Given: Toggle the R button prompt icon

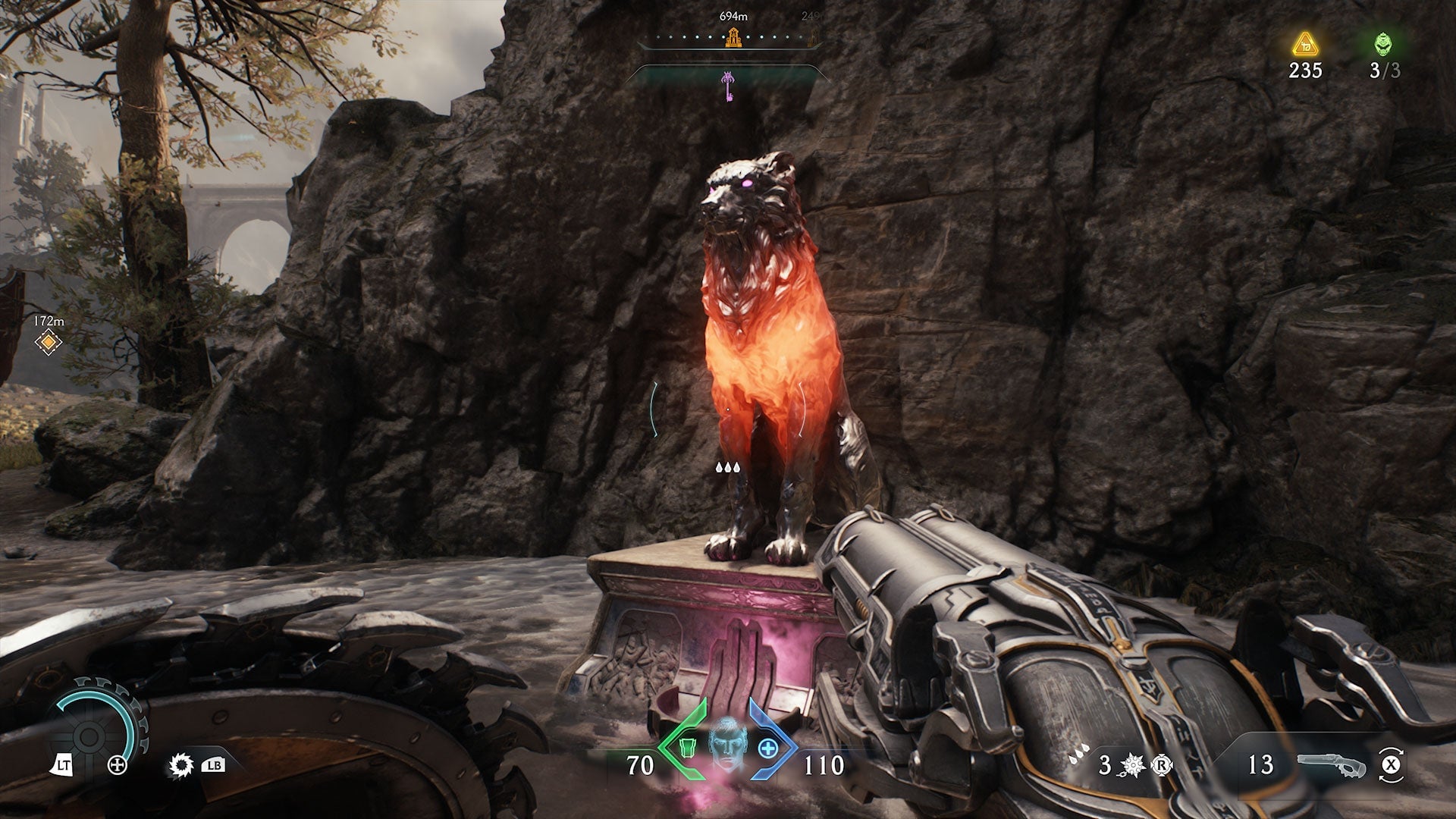Looking at the screenshot, I should pos(1162,764).
